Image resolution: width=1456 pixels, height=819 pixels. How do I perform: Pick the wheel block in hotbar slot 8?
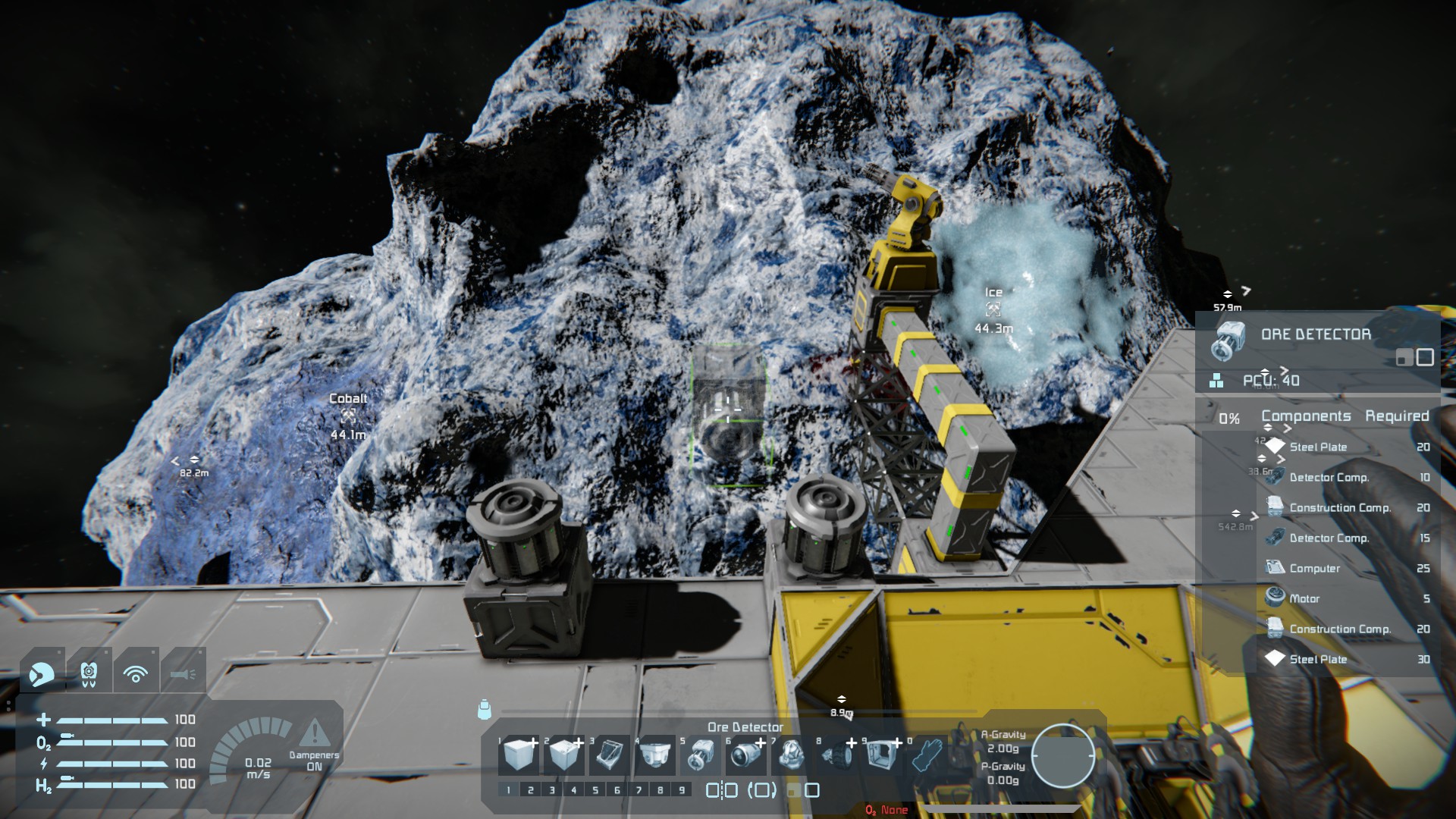tap(835, 755)
